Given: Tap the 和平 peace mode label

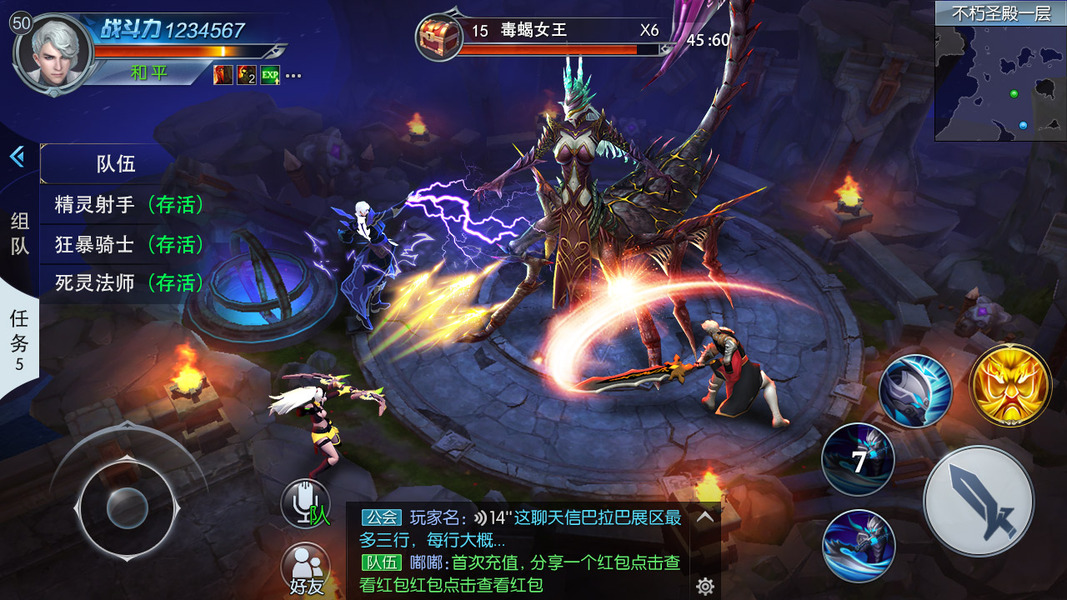Looking at the screenshot, I should click(148, 73).
